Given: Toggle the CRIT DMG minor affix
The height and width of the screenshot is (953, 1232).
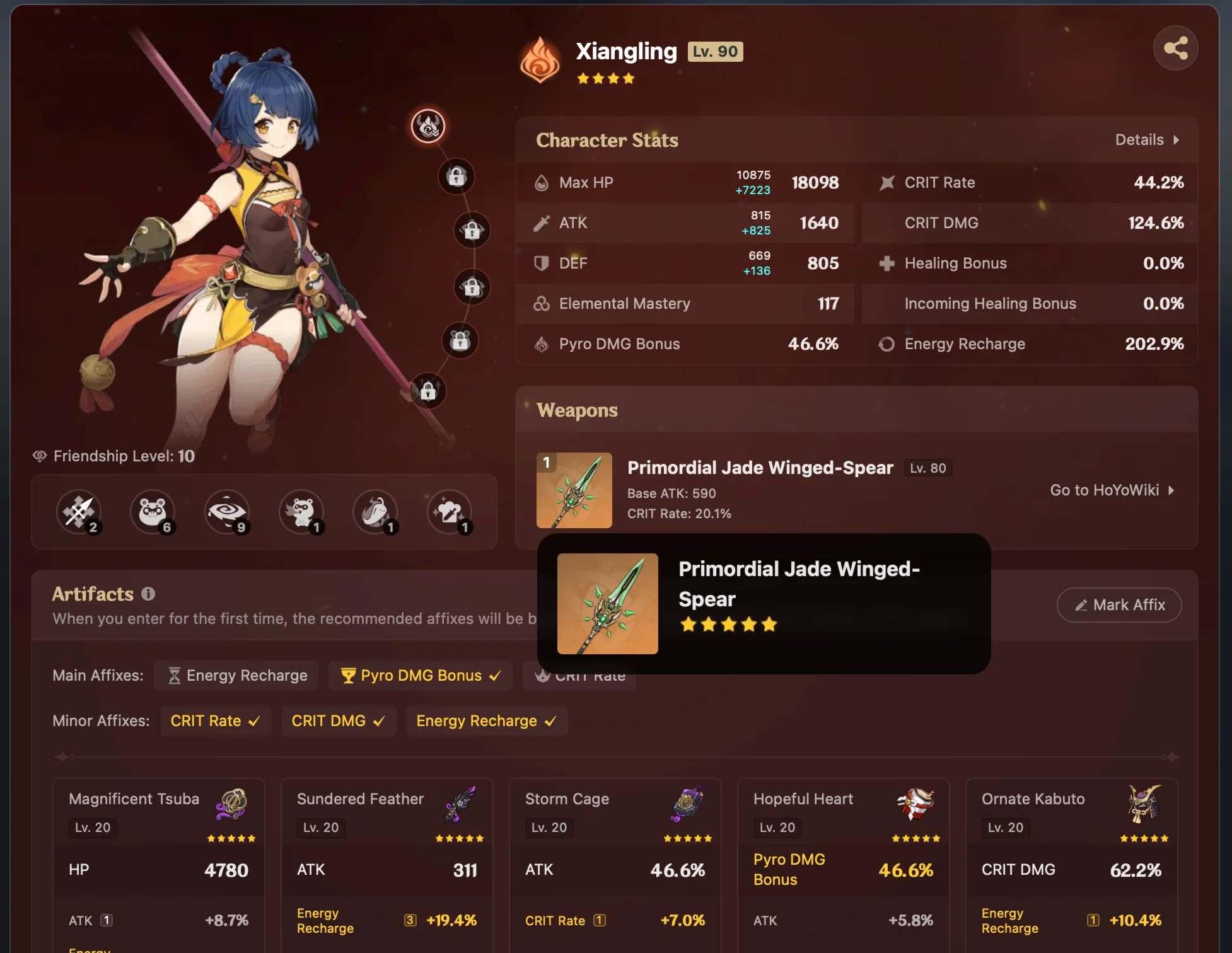Looking at the screenshot, I should tap(339, 720).
